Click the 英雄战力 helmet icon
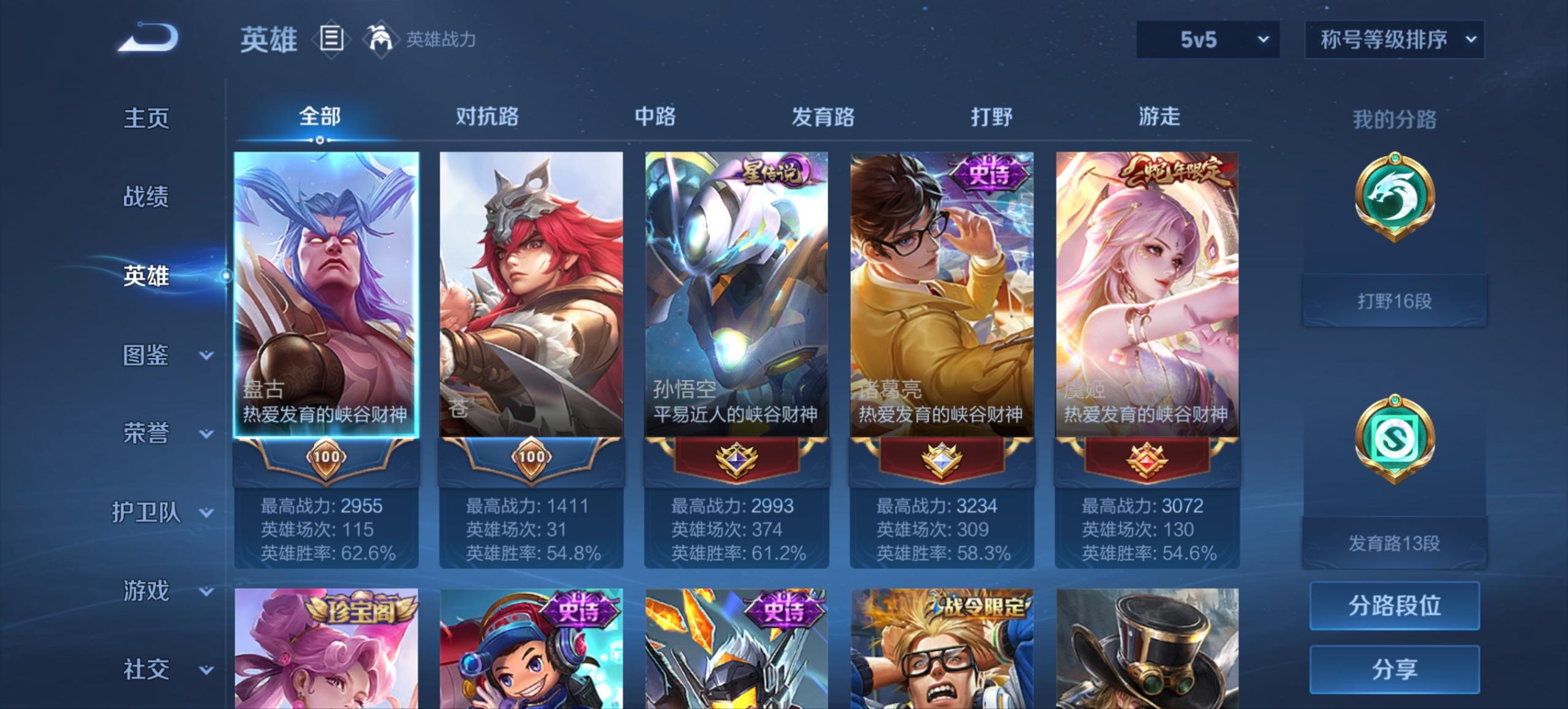The image size is (1568, 709). pos(380,39)
